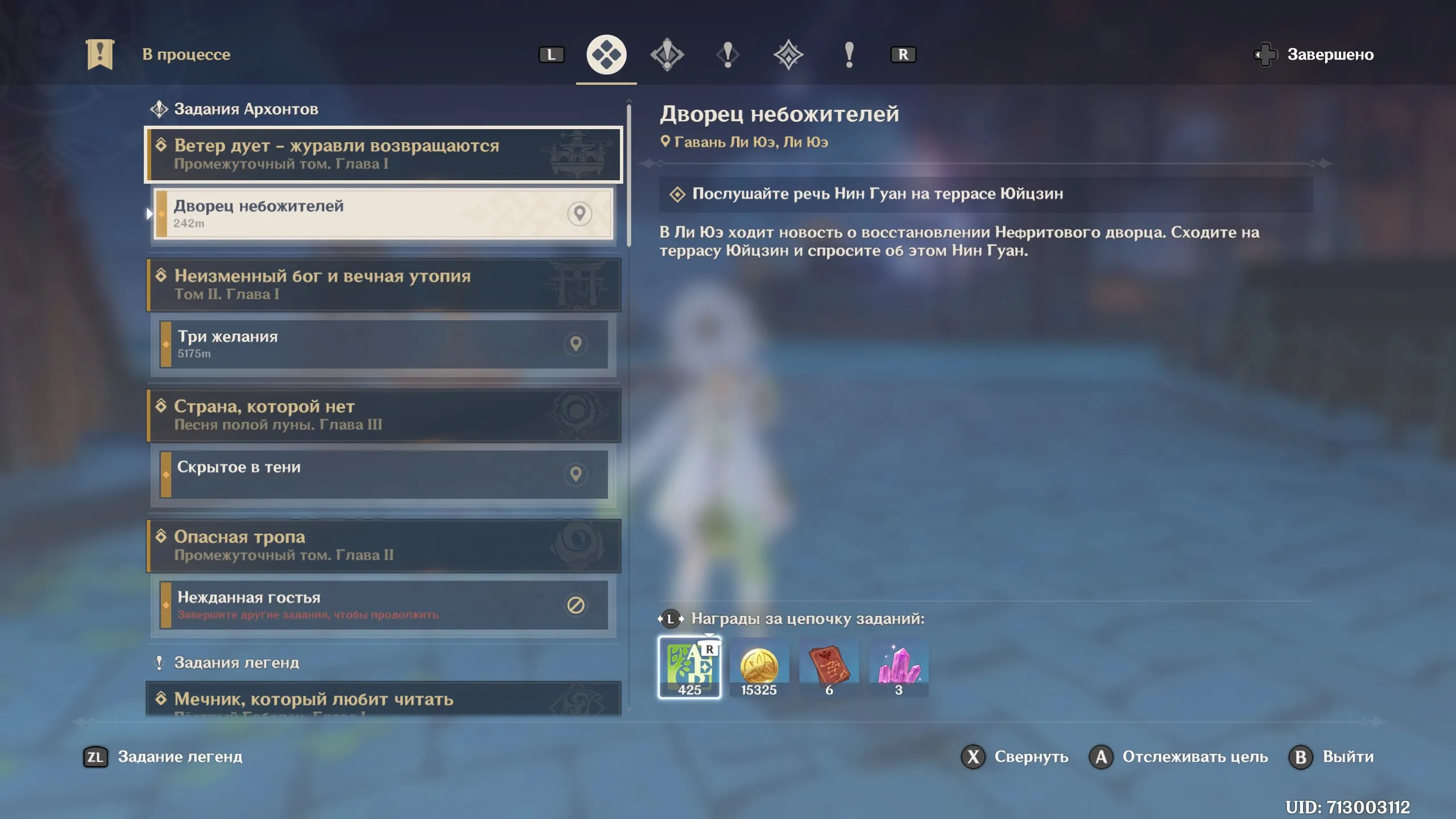Click 'Отслеживать цель' to track the quest
1456x819 pixels.
(x=1178, y=757)
